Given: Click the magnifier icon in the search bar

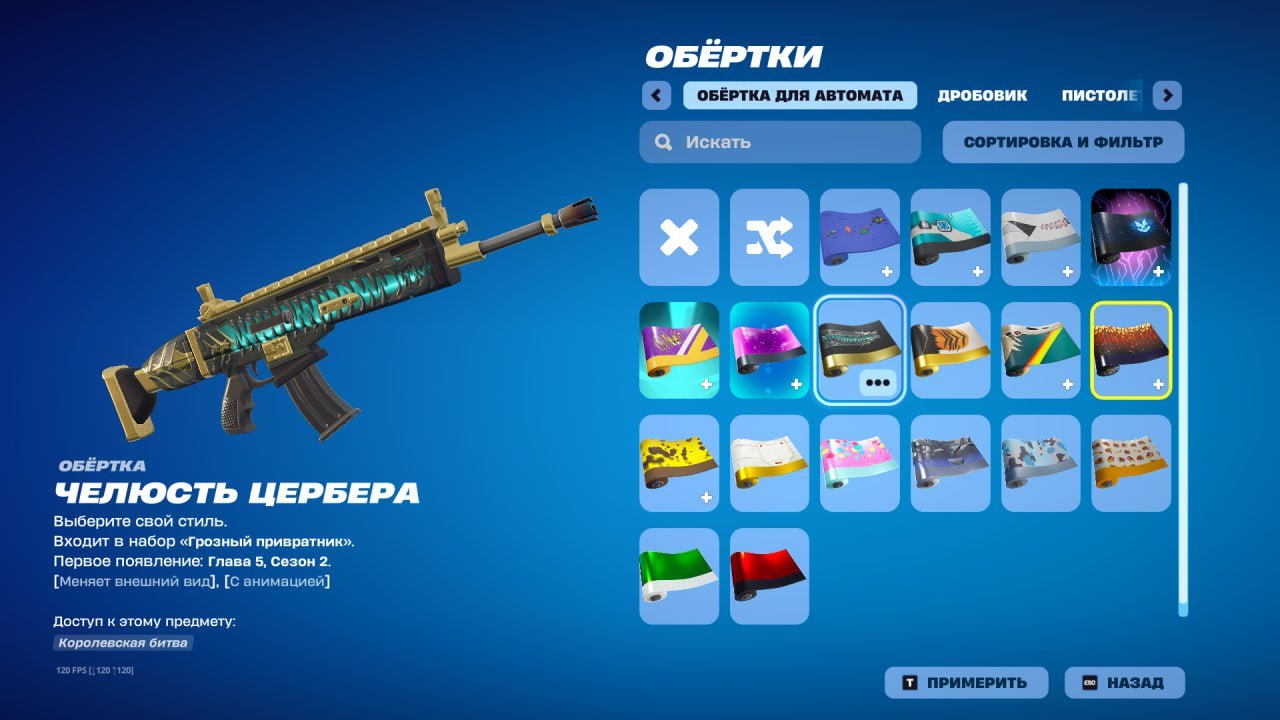Looking at the screenshot, I should pos(663,142).
